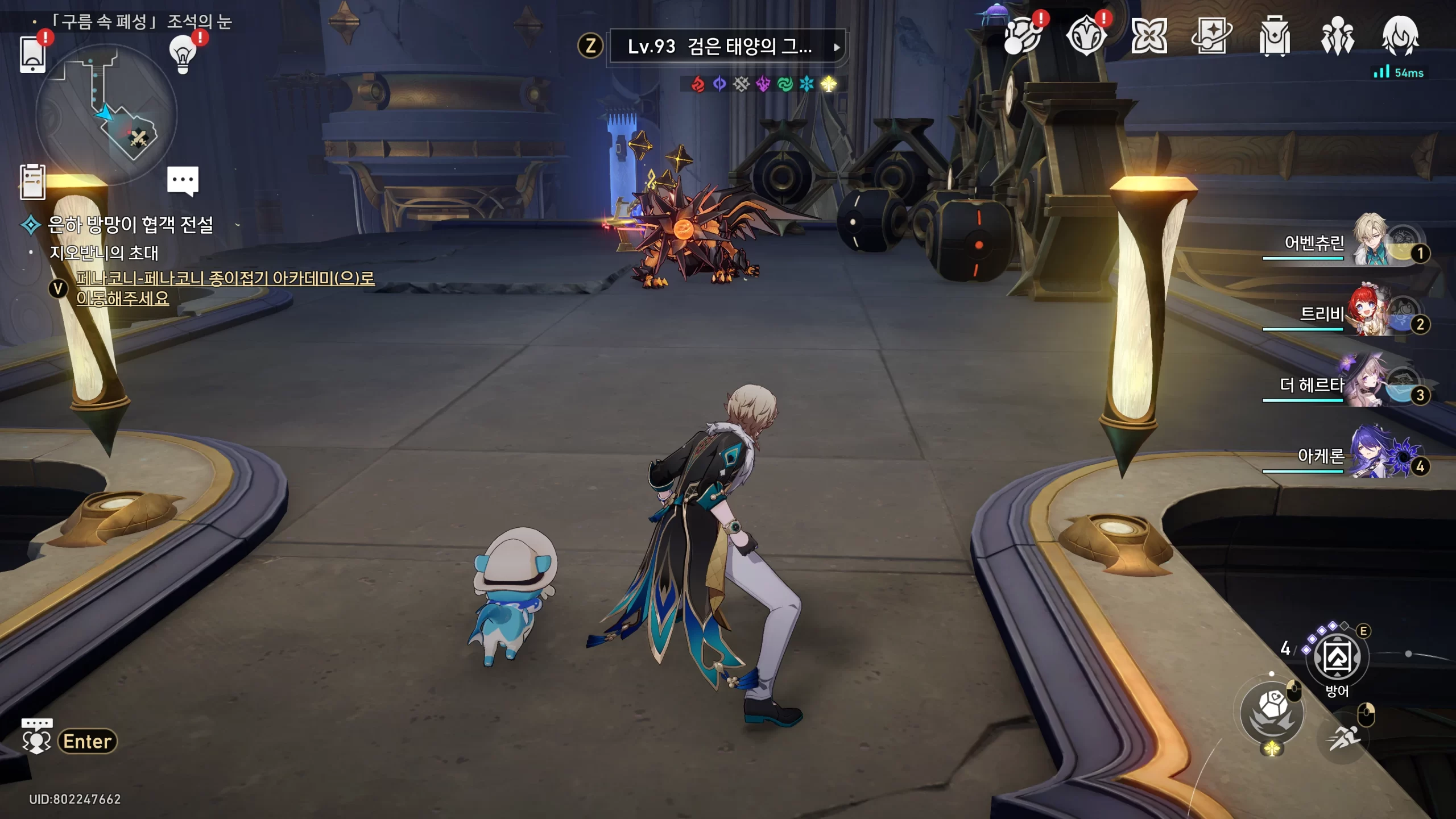The width and height of the screenshot is (1456, 819).
Task: Open the character portrait menu icon
Action: [1400, 36]
